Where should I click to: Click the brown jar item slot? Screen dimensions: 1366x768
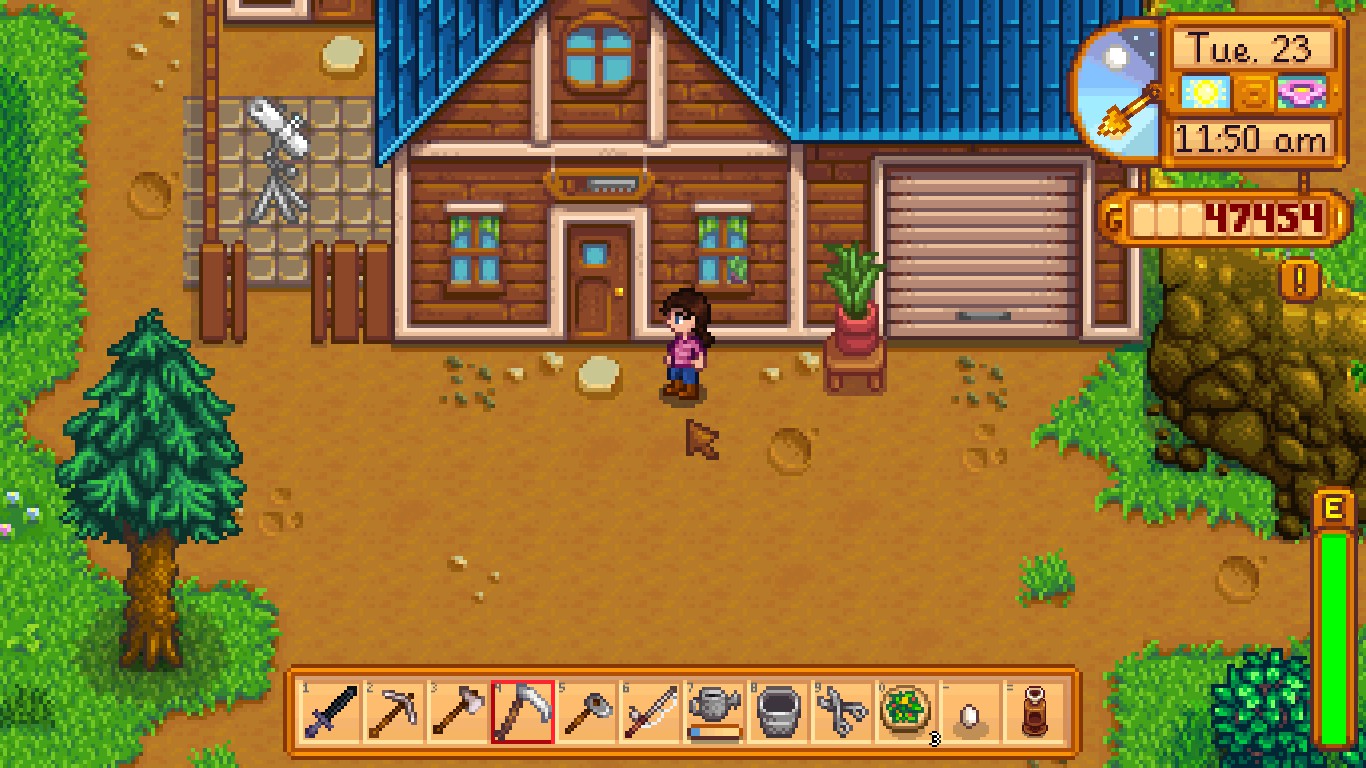point(1034,712)
